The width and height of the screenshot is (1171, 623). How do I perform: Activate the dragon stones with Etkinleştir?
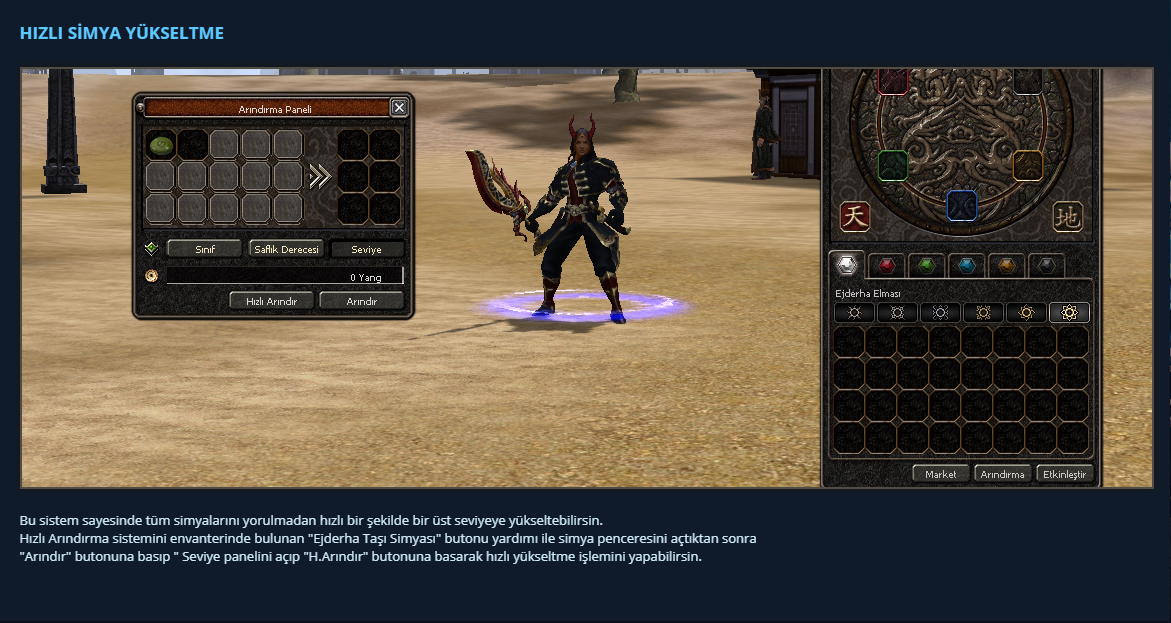pyautogui.click(x=1065, y=474)
